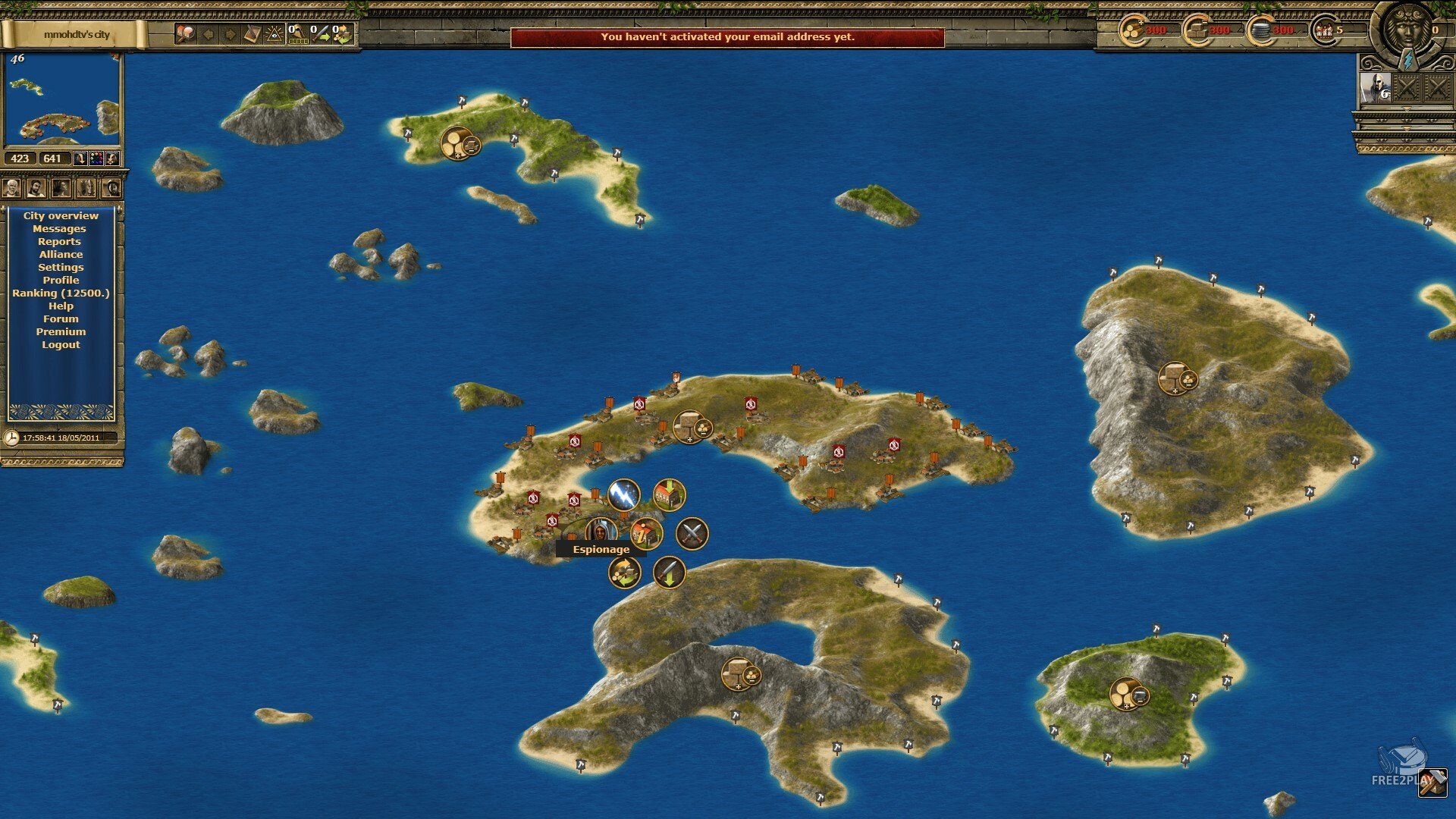Open the City overview menu entry
The height and width of the screenshot is (819, 1456).
pos(61,216)
